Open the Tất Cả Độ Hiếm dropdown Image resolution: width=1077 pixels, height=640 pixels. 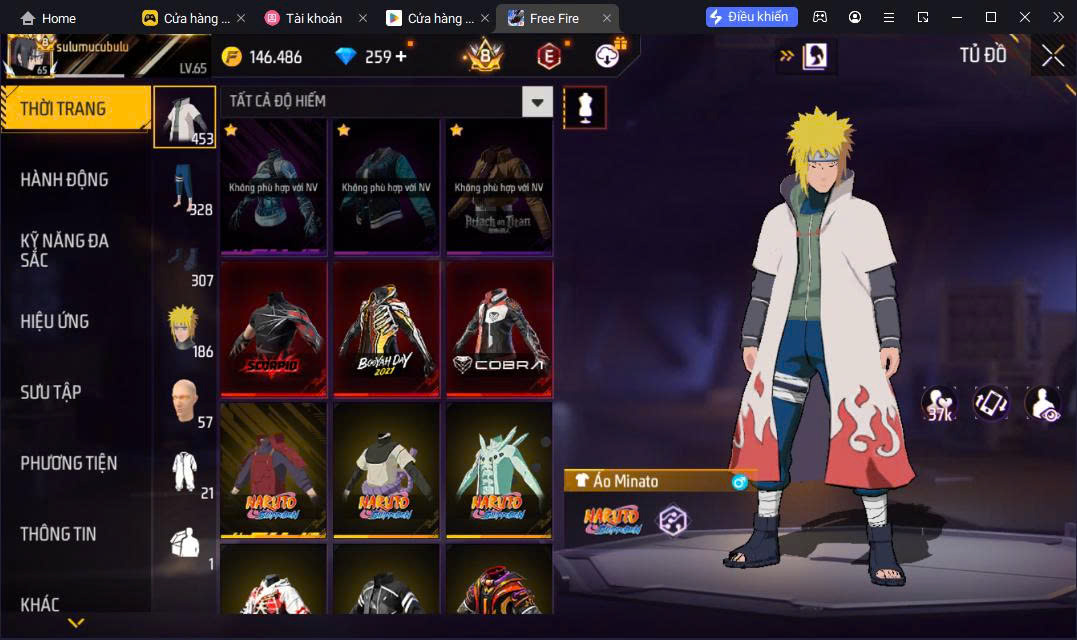(x=538, y=101)
